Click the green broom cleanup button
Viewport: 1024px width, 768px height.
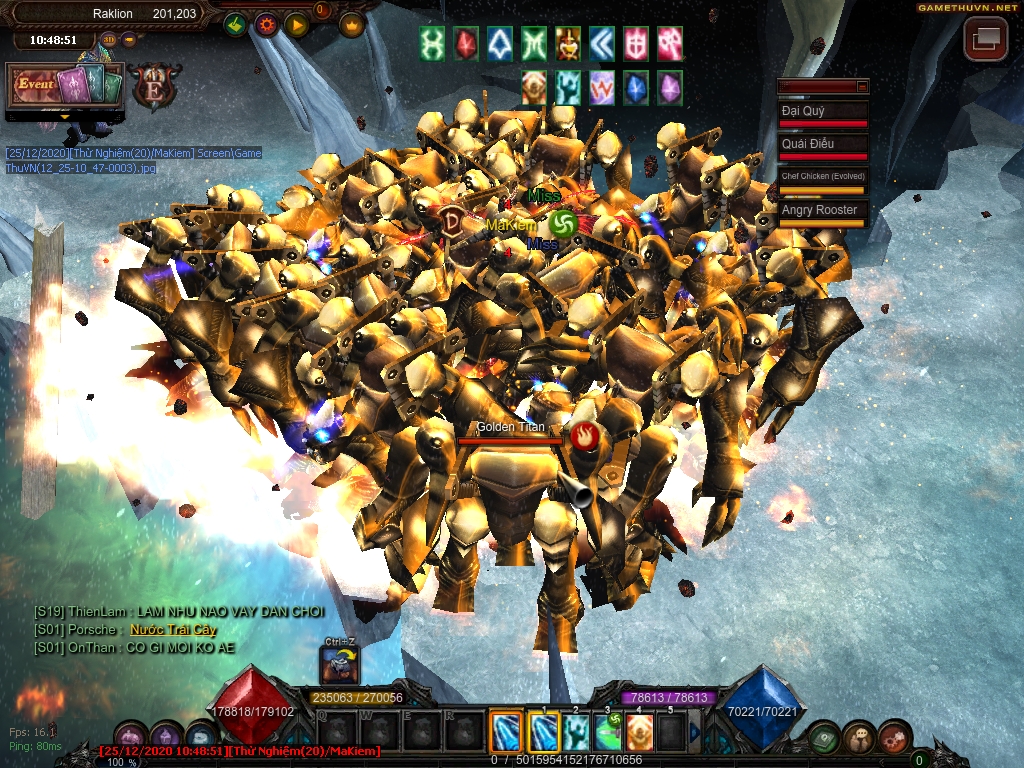click(x=235, y=25)
